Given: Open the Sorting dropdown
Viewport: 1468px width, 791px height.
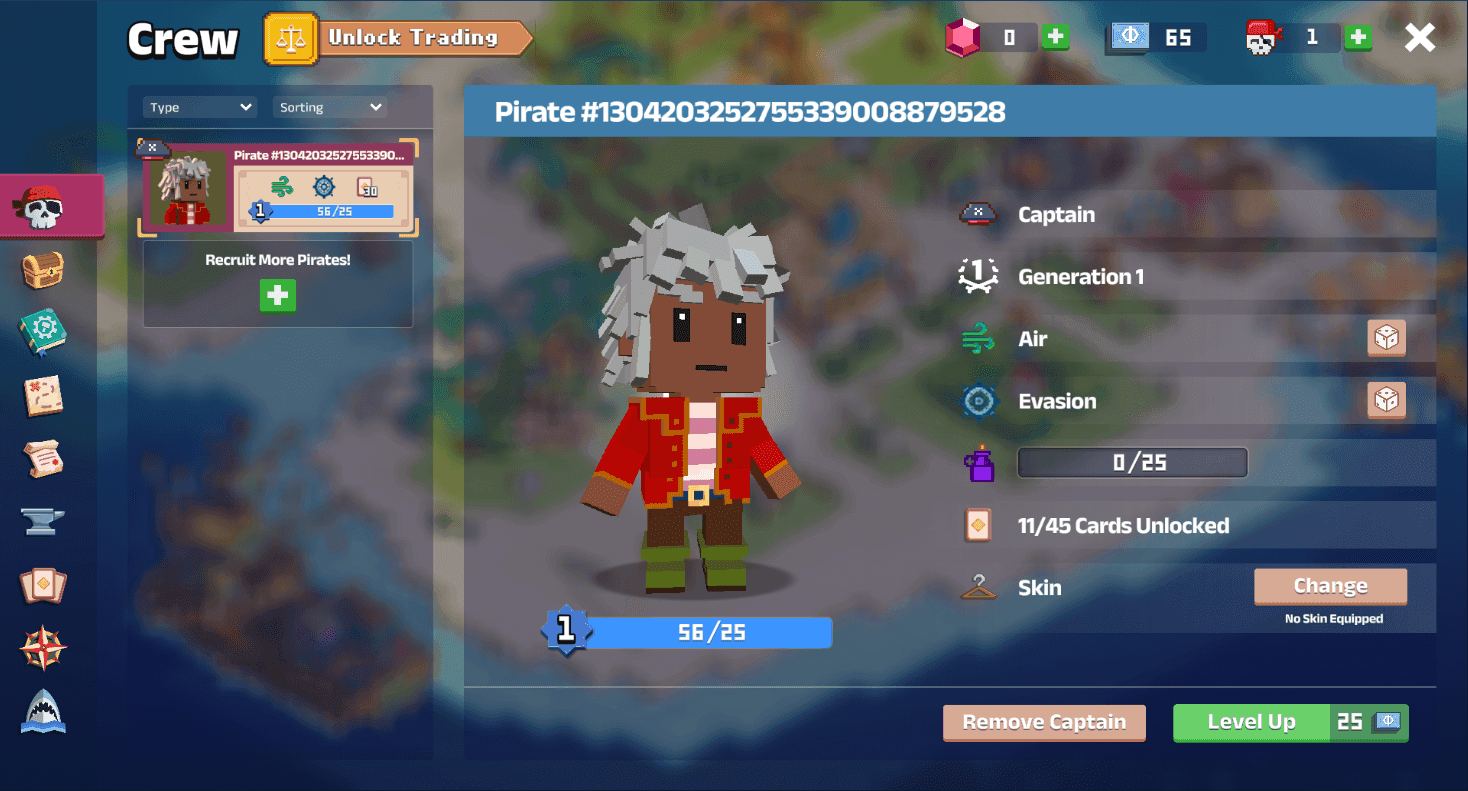Looking at the screenshot, I should 329,107.
